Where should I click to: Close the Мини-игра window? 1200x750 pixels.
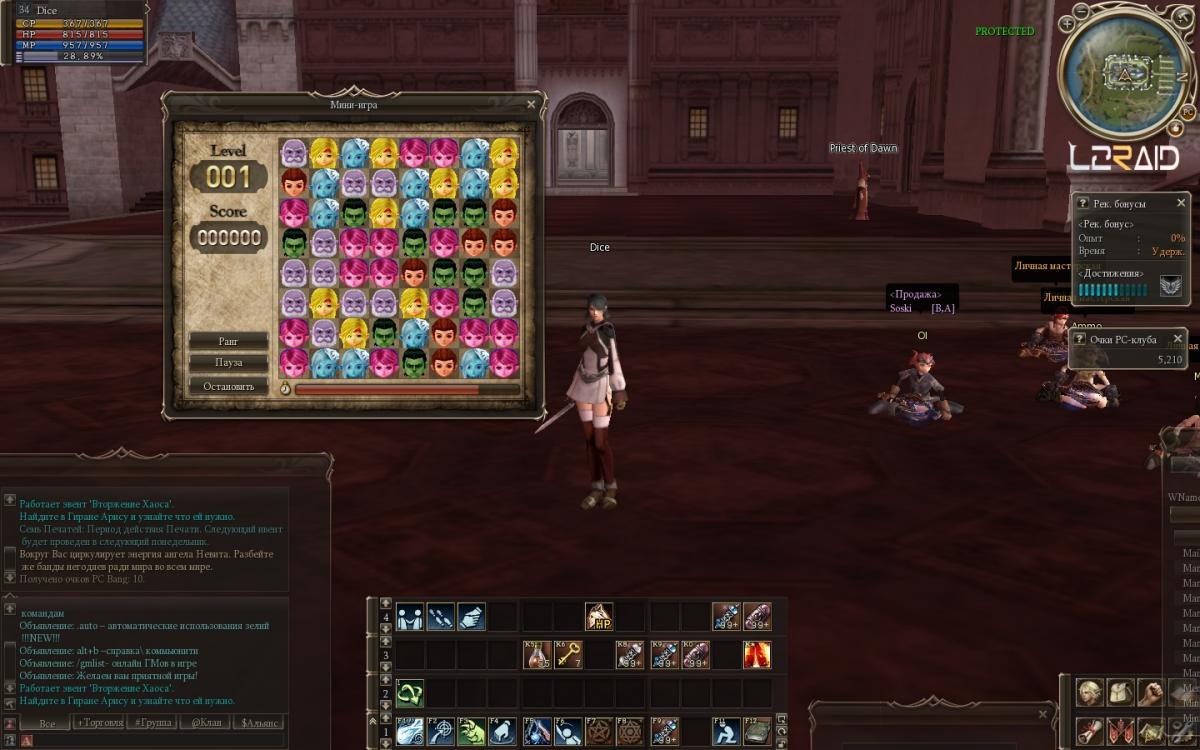click(531, 104)
